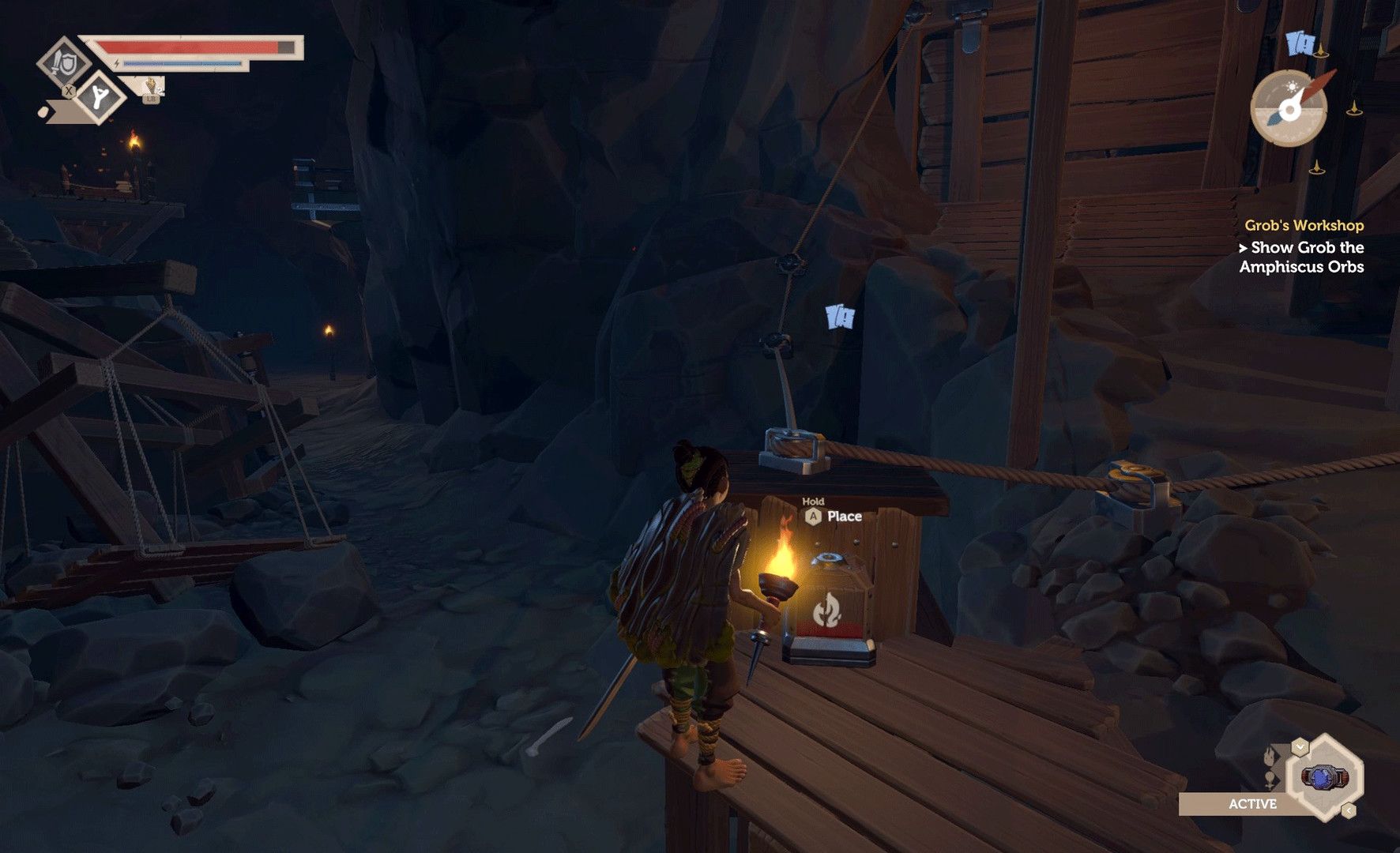Click the left chevron below the active item hexagon
Screen dimensions: 1400x853
[1349, 810]
